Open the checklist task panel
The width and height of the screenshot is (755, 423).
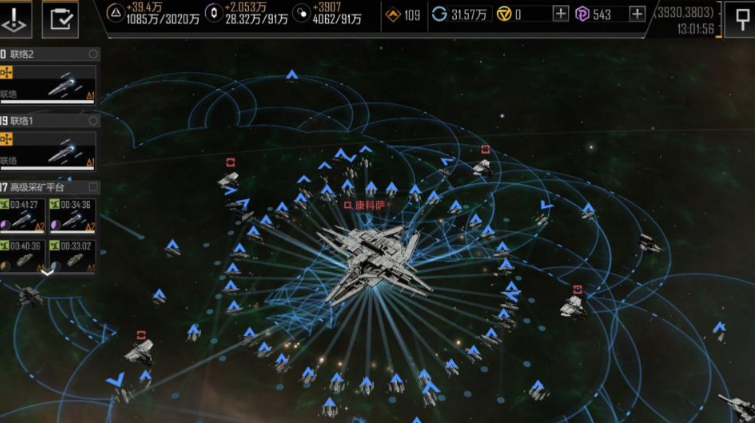61,18
